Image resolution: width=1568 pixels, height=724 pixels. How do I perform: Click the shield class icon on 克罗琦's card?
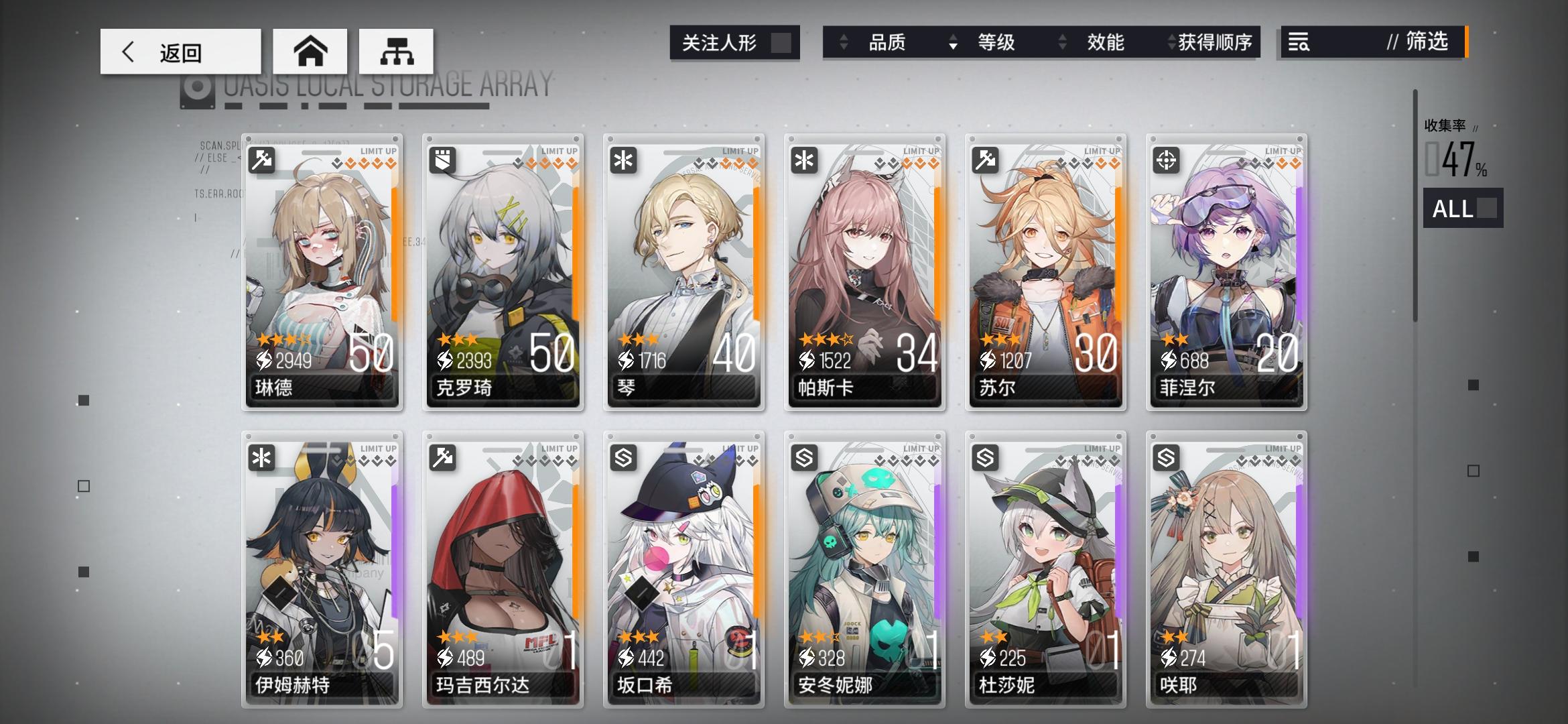tap(443, 161)
